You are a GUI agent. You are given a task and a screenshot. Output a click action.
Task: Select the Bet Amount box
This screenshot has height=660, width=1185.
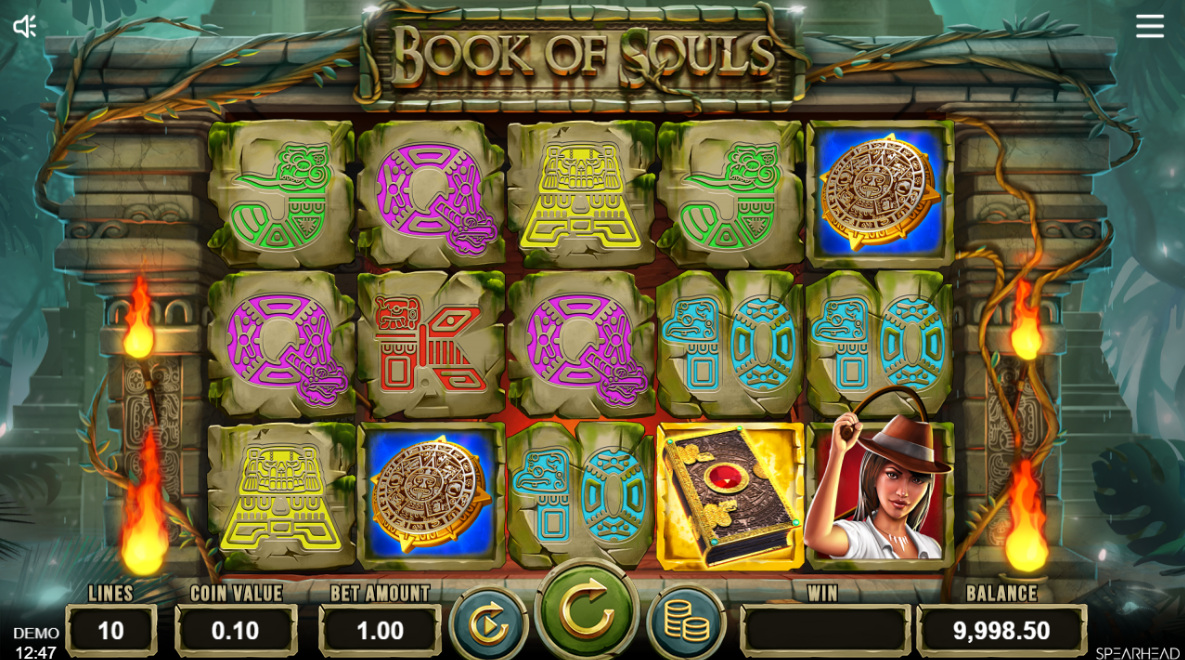[x=380, y=631]
